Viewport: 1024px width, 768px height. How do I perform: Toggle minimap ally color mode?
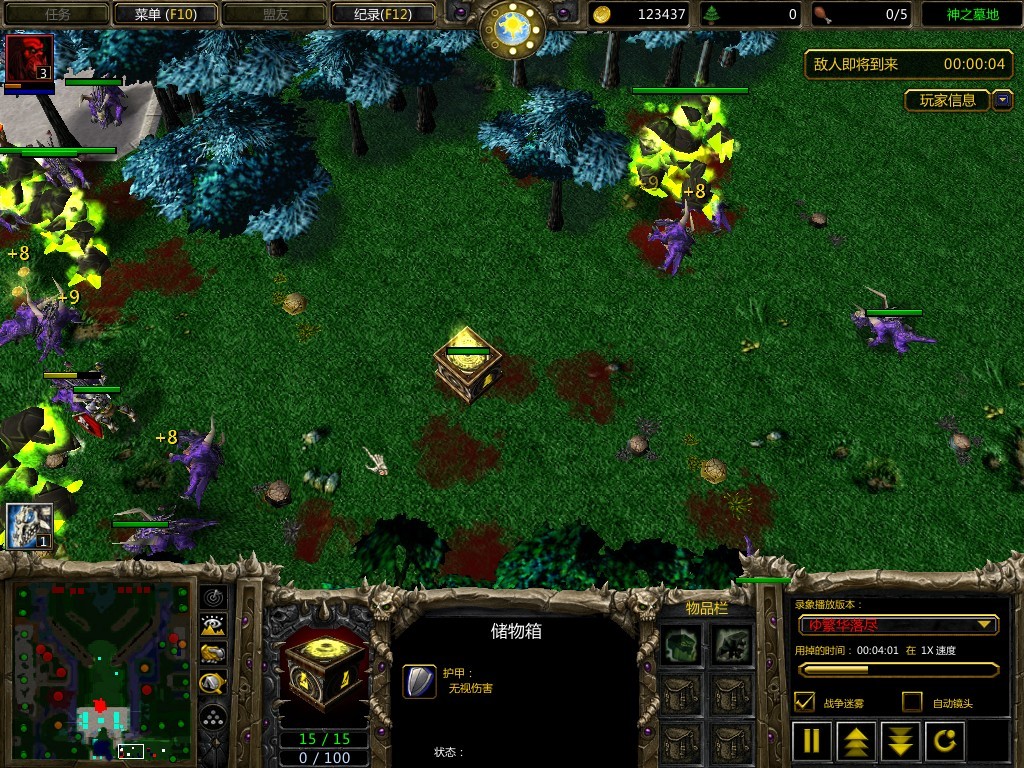(x=213, y=654)
